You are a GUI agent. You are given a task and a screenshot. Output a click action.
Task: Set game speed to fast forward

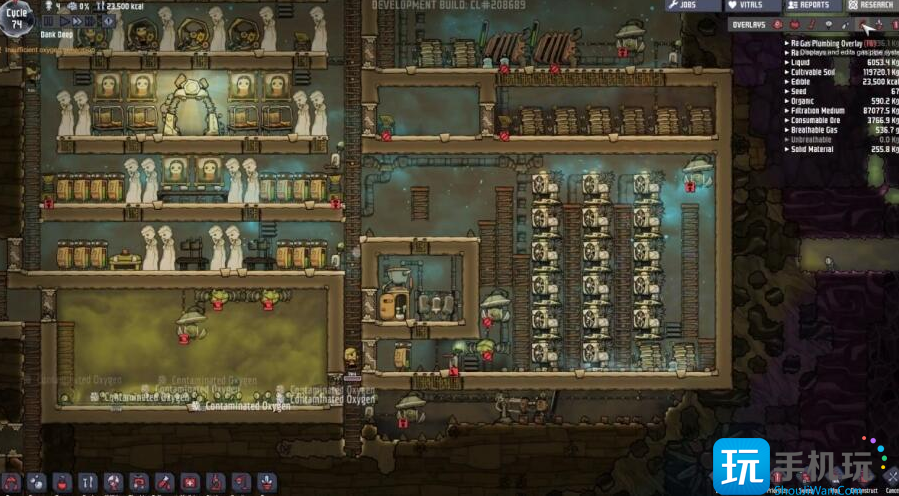(x=76, y=20)
